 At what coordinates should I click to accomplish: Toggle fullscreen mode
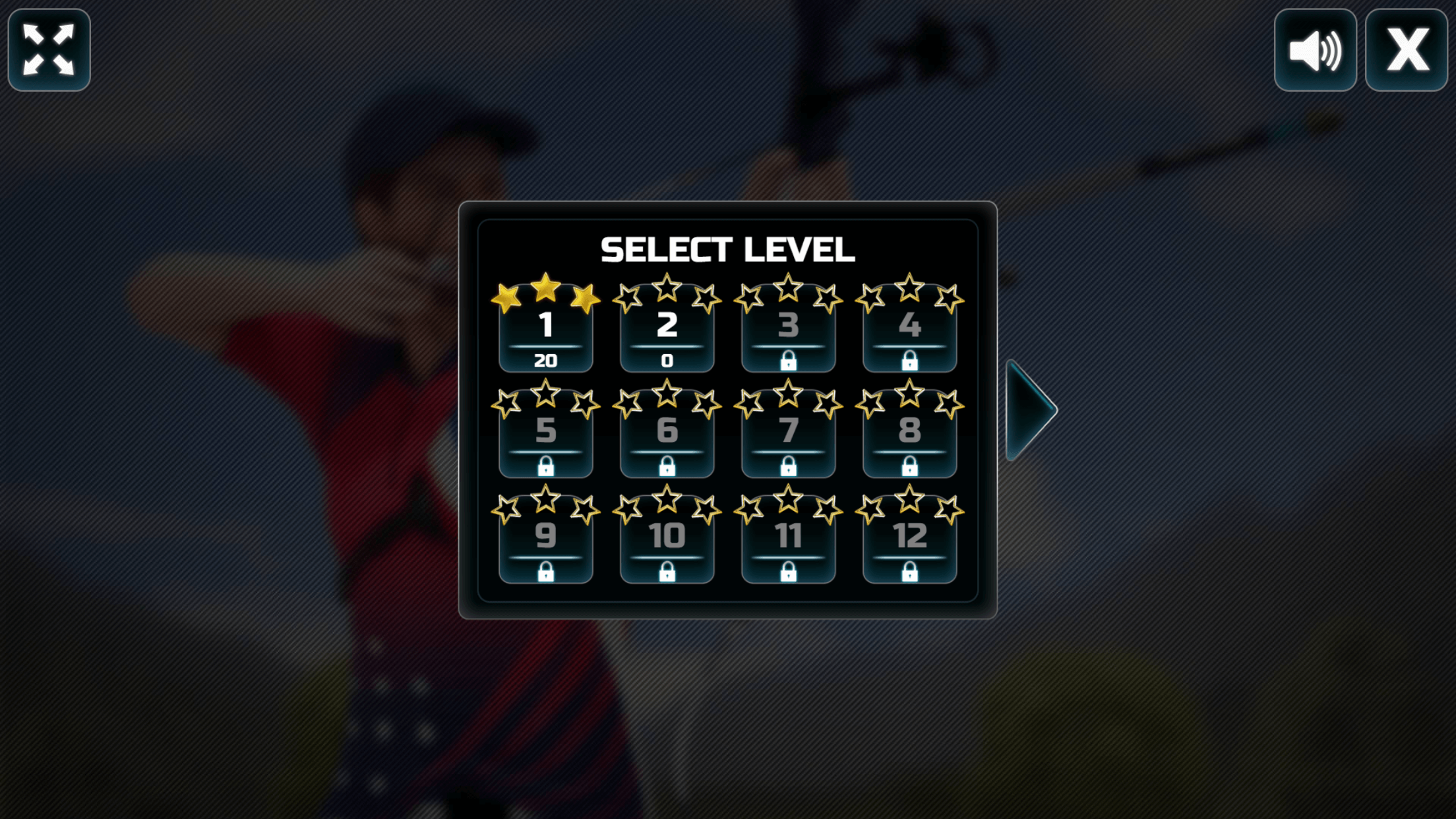[x=48, y=49]
